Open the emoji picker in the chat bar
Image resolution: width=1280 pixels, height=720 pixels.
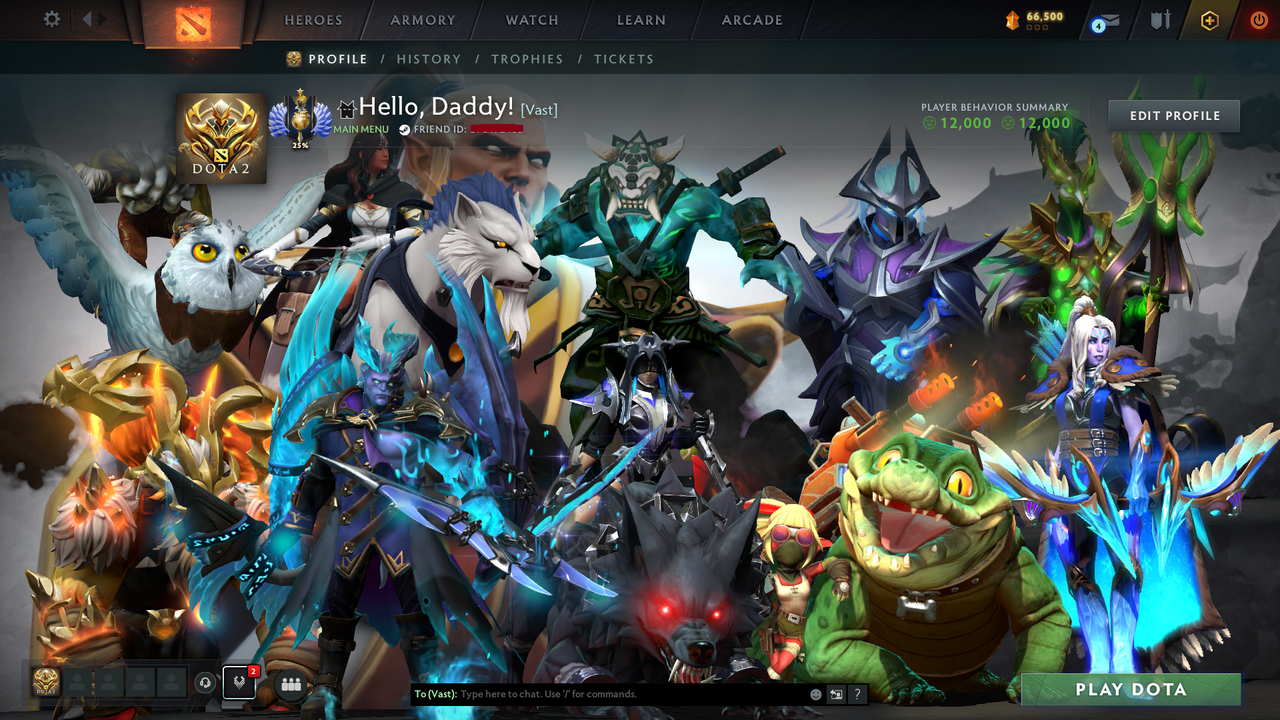pyautogui.click(x=815, y=694)
